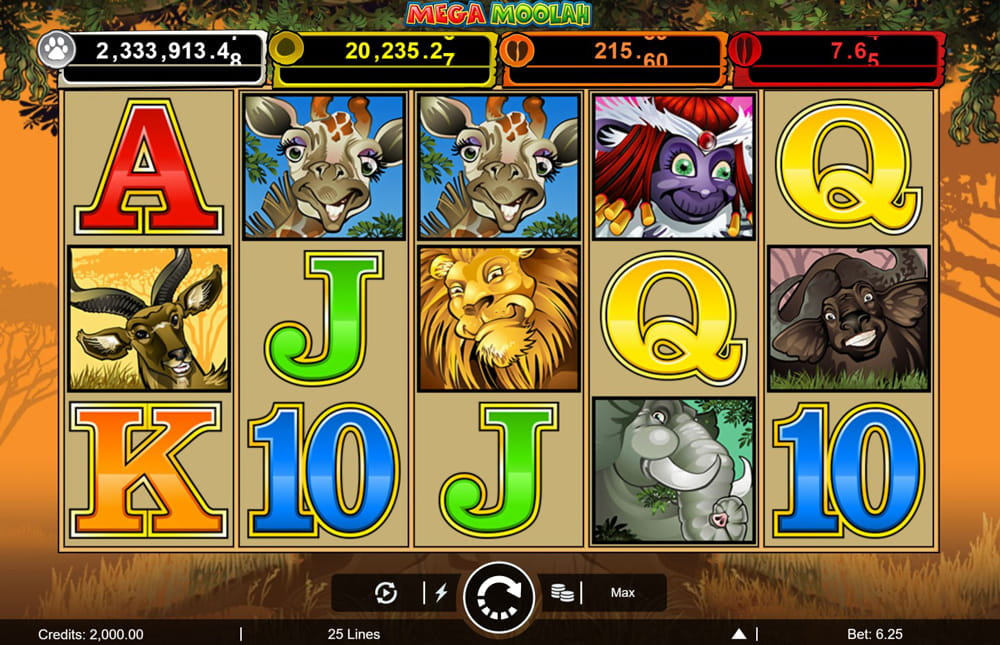Open the coin stack bet settings
The height and width of the screenshot is (645, 1000).
(563, 593)
